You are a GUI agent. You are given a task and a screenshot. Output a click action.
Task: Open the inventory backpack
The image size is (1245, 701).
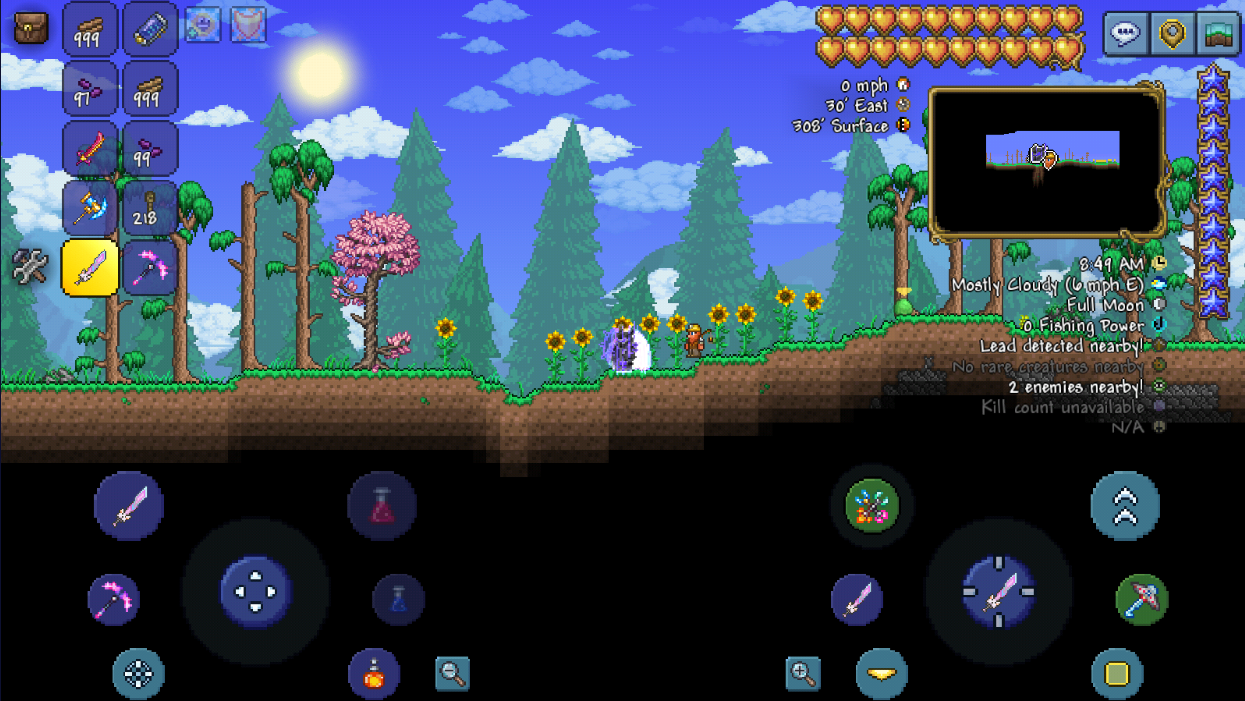point(30,28)
